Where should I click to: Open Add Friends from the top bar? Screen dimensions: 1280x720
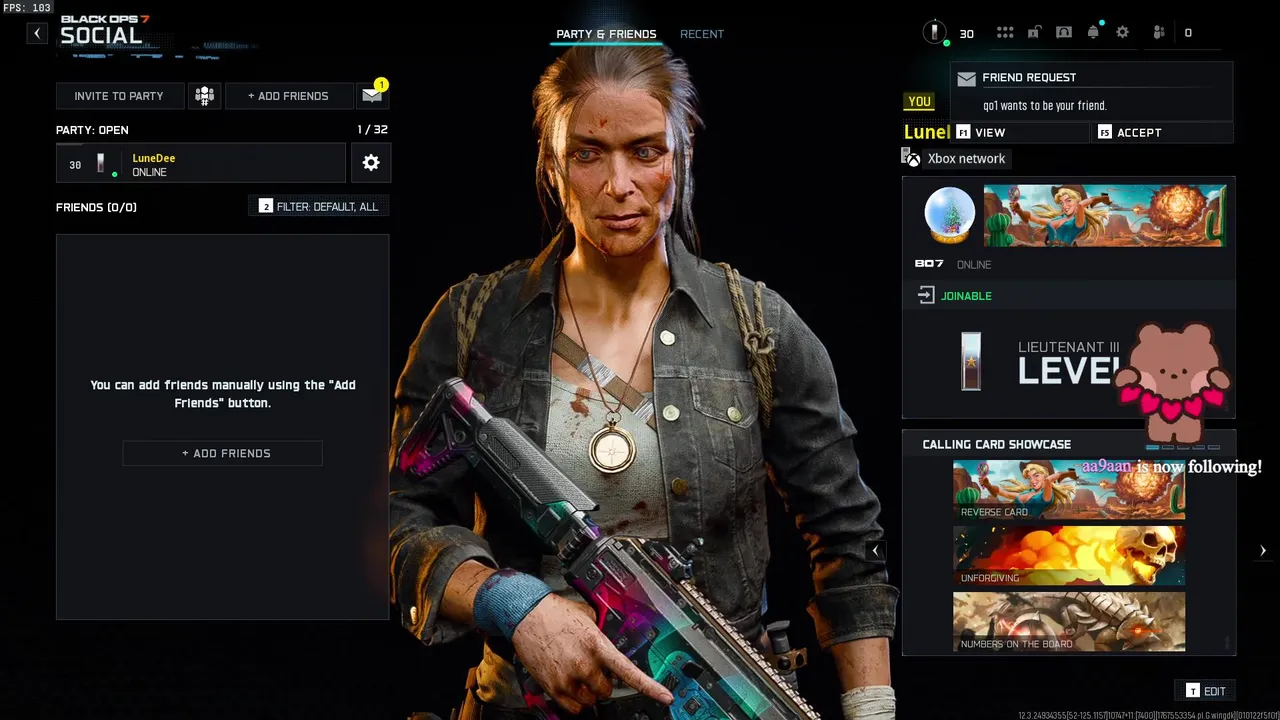click(x=288, y=96)
